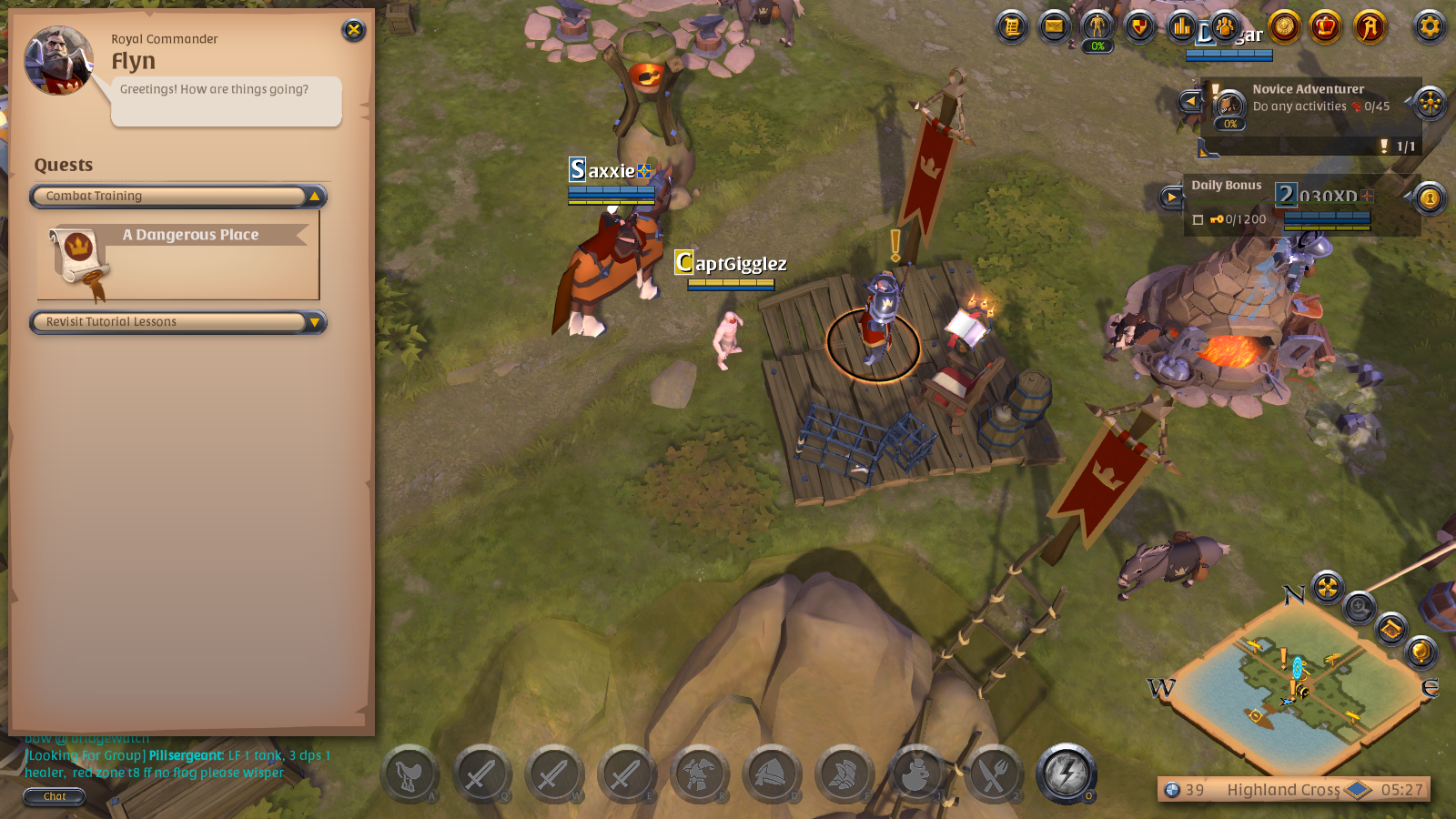This screenshot has height=819, width=1456.
Task: Collapse the Combat Training quest section
Action: 314,196
